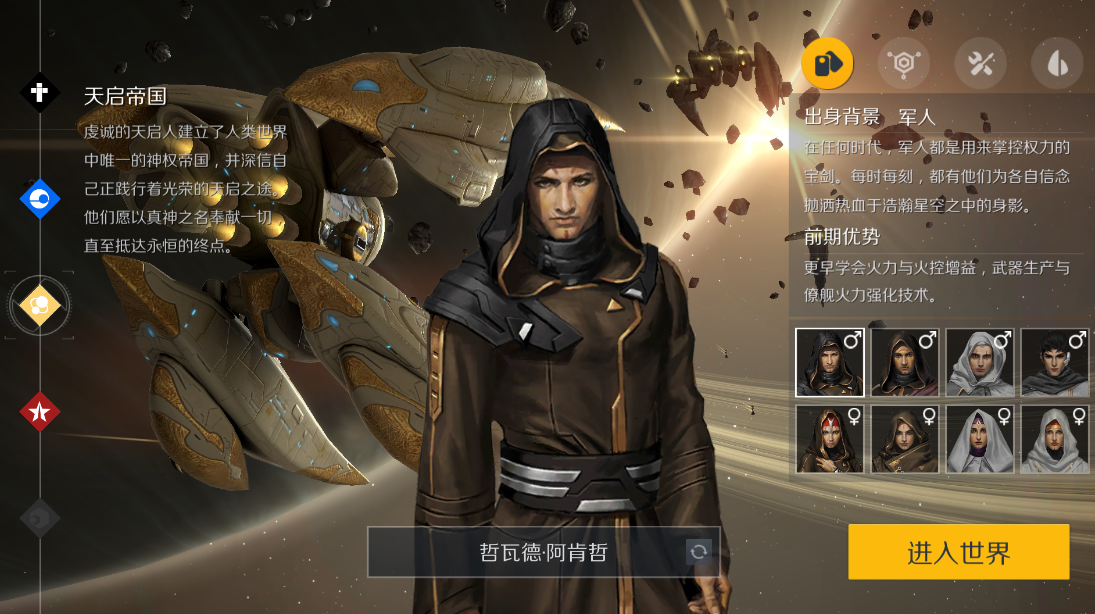
Task: Select the yellow soldier background tab
Action: pyautogui.click(x=827, y=64)
